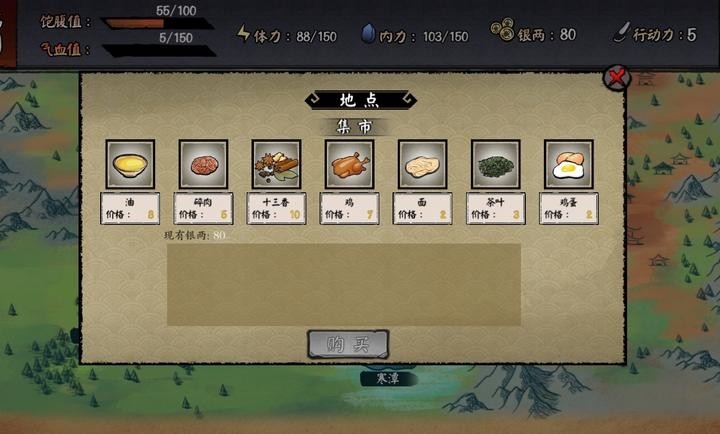This screenshot has height=434, width=720.
Task: Pick the roast chicken (鸡) item
Action: point(349,164)
